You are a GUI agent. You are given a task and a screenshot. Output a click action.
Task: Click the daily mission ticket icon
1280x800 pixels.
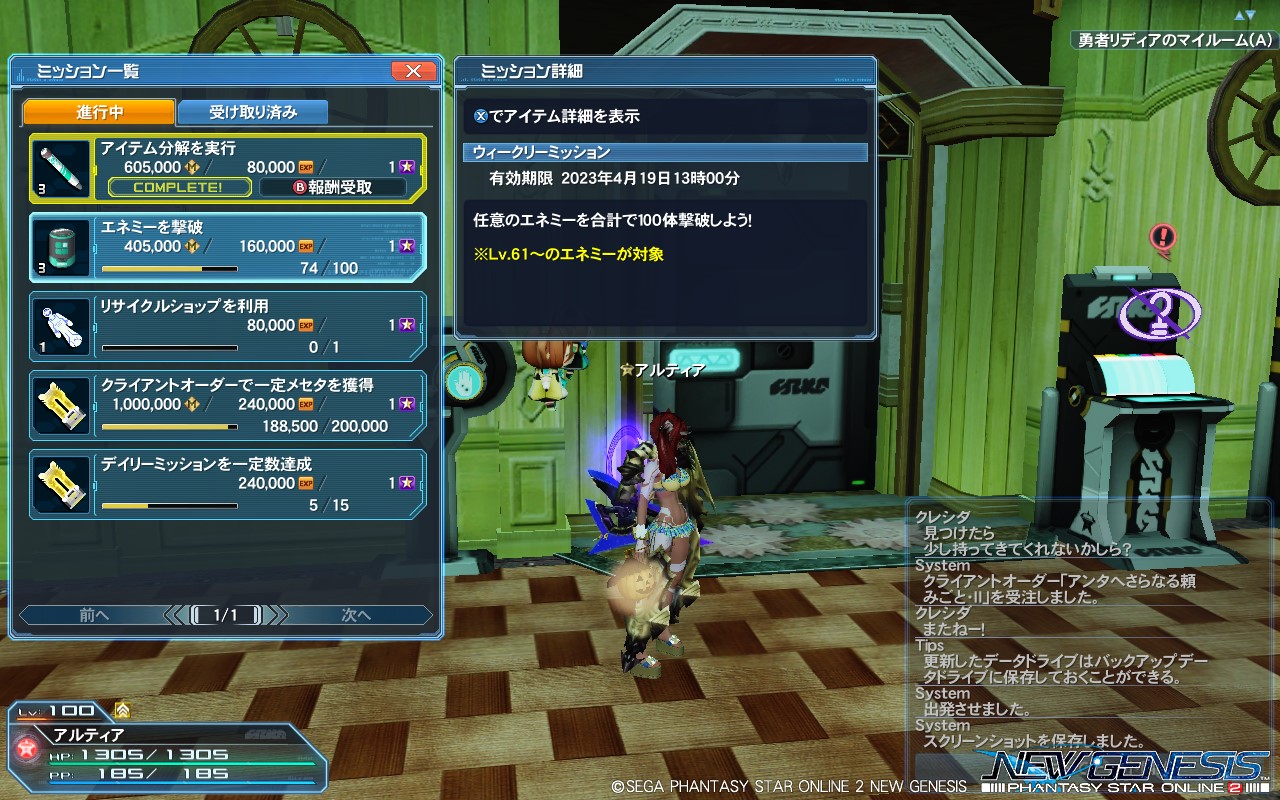(x=60, y=483)
